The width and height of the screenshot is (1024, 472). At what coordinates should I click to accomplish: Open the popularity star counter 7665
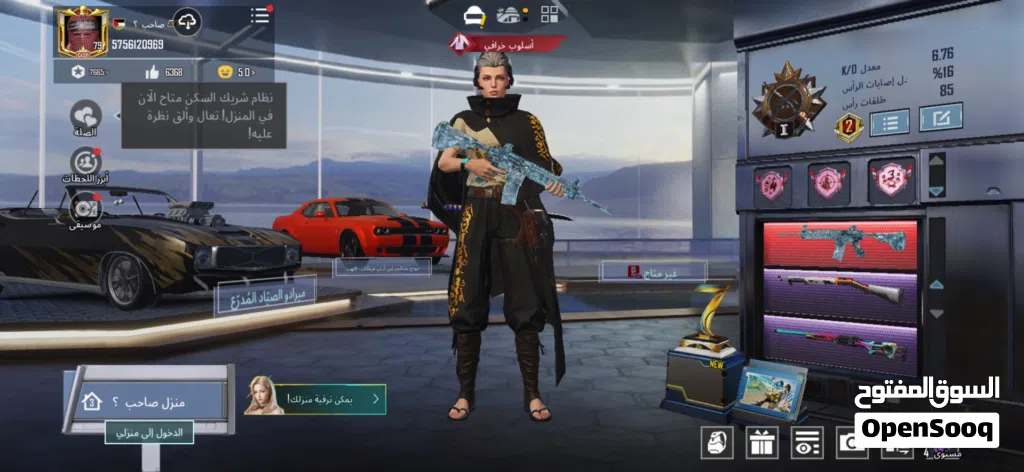coord(88,72)
